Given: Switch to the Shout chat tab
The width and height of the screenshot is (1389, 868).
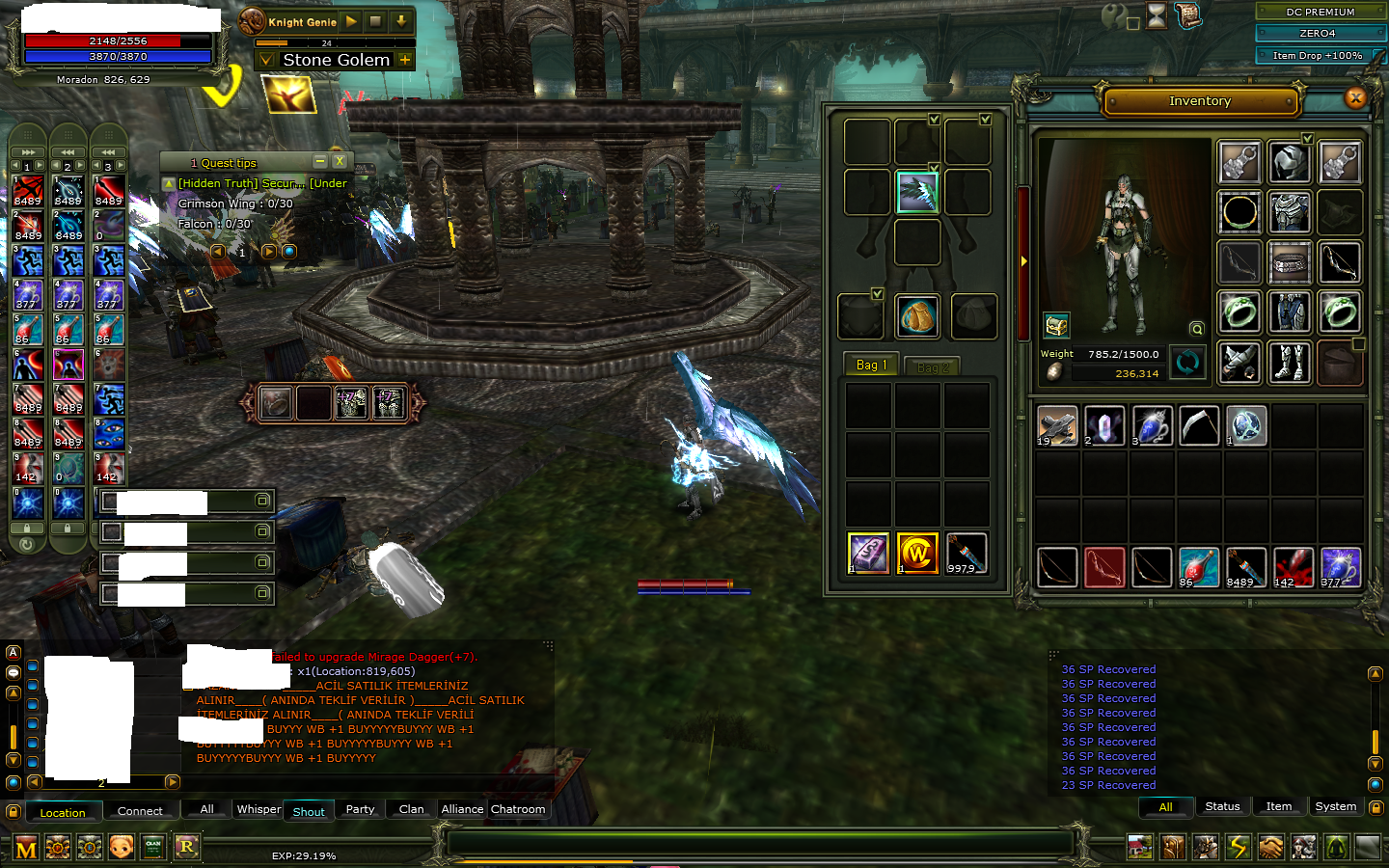Looking at the screenshot, I should [309, 811].
